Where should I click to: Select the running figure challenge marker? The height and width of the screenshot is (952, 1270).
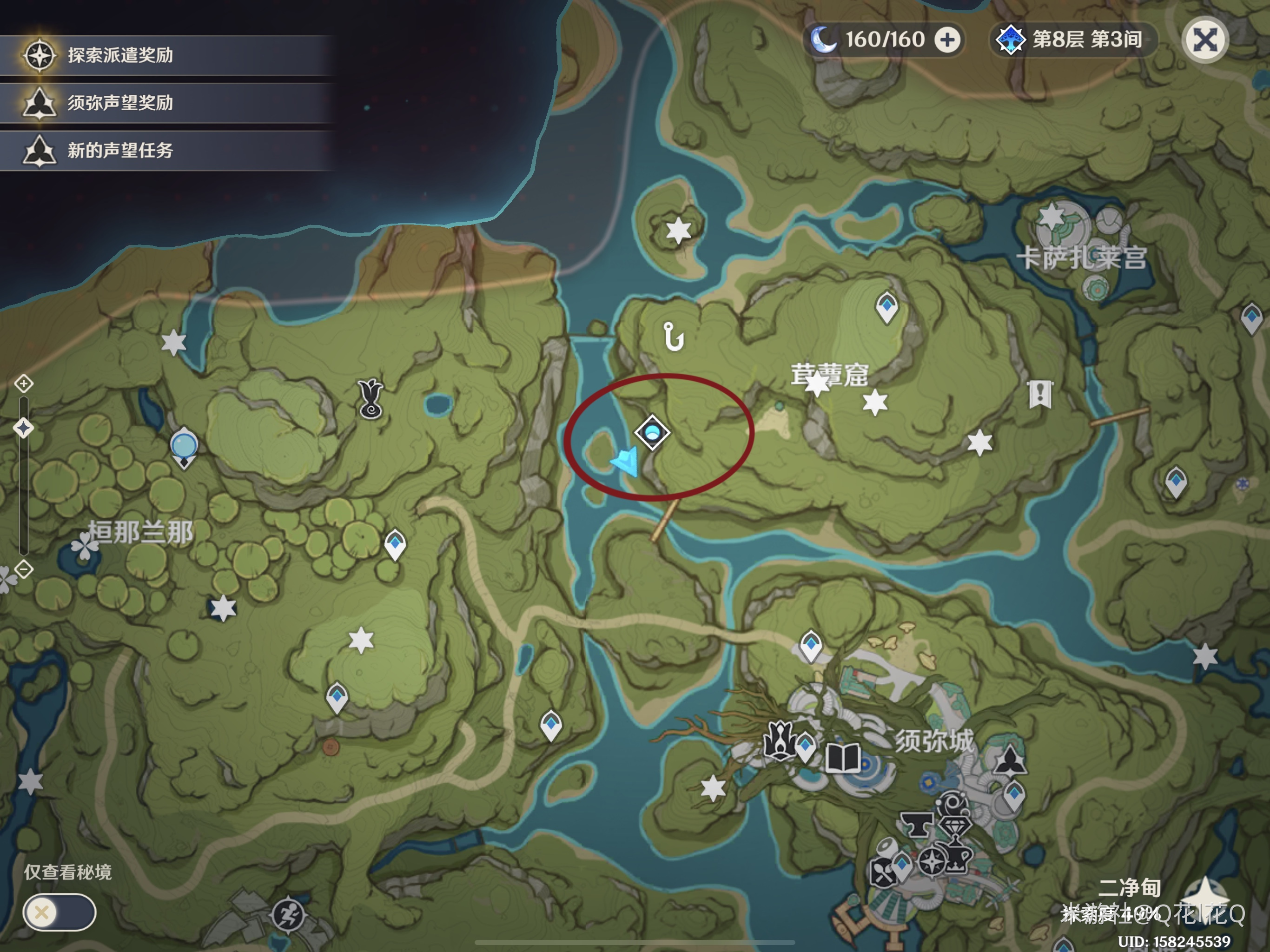[288, 913]
